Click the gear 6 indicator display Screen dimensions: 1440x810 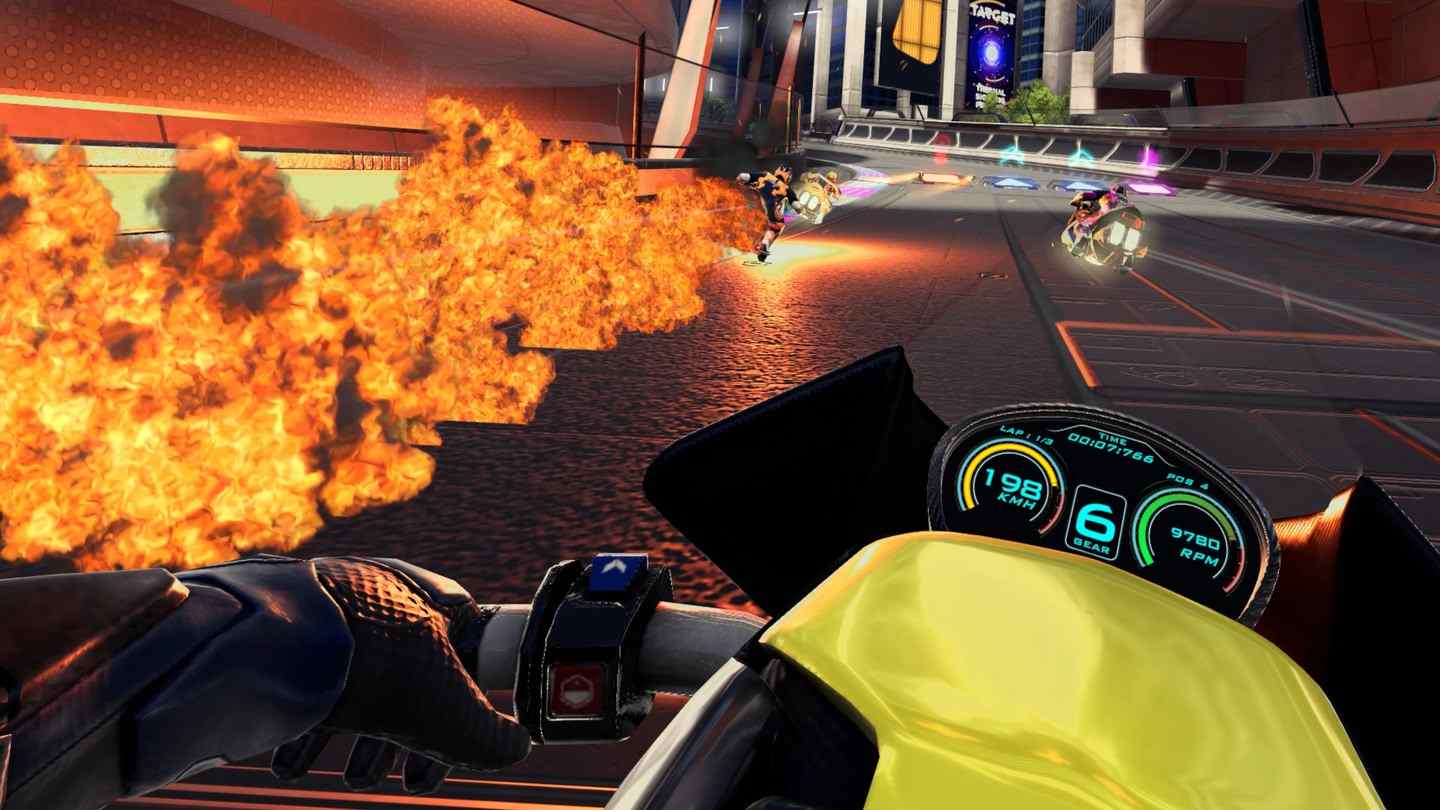(1096, 520)
